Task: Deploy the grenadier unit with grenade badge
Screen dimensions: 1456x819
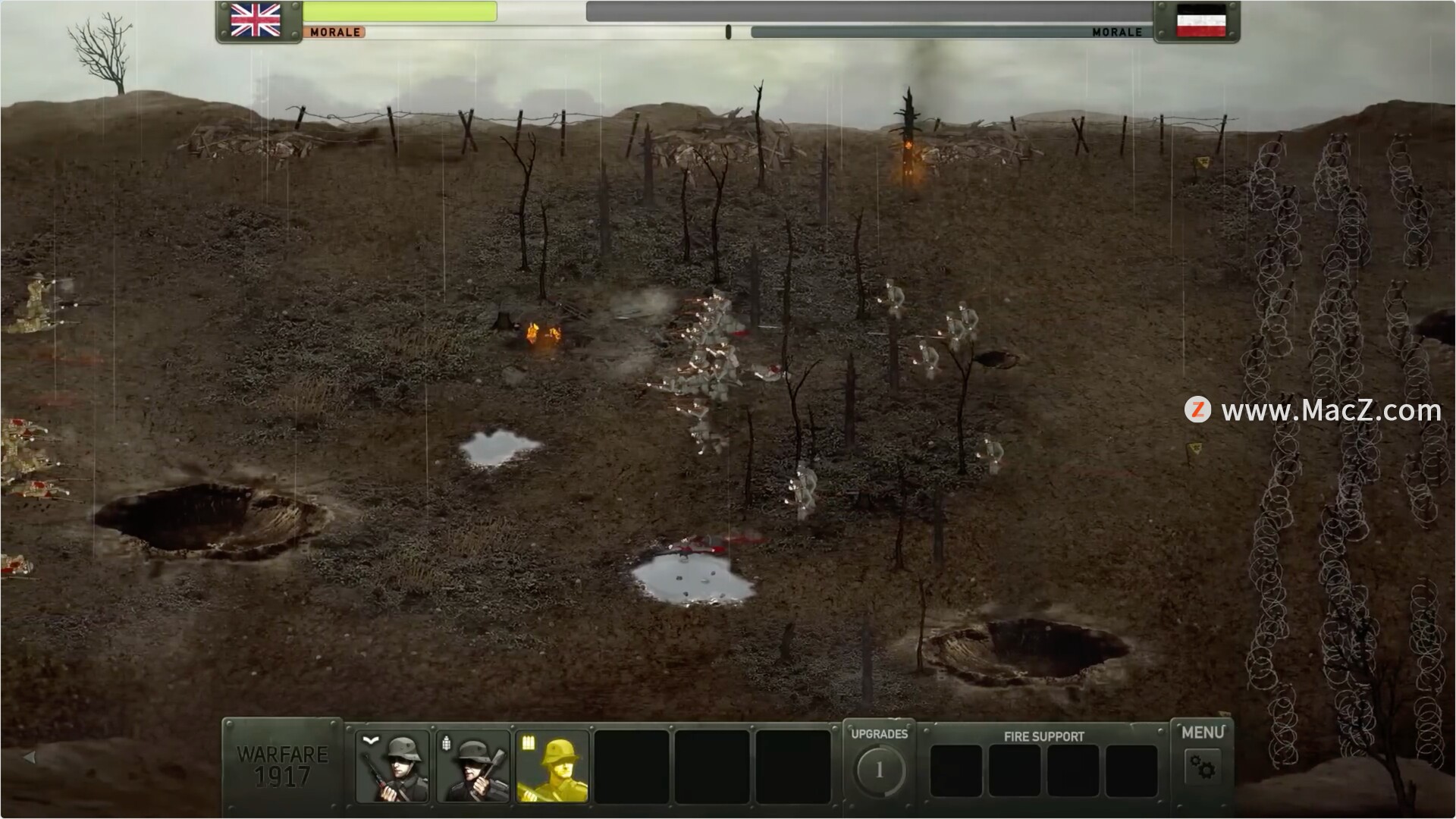Action: pos(472,767)
